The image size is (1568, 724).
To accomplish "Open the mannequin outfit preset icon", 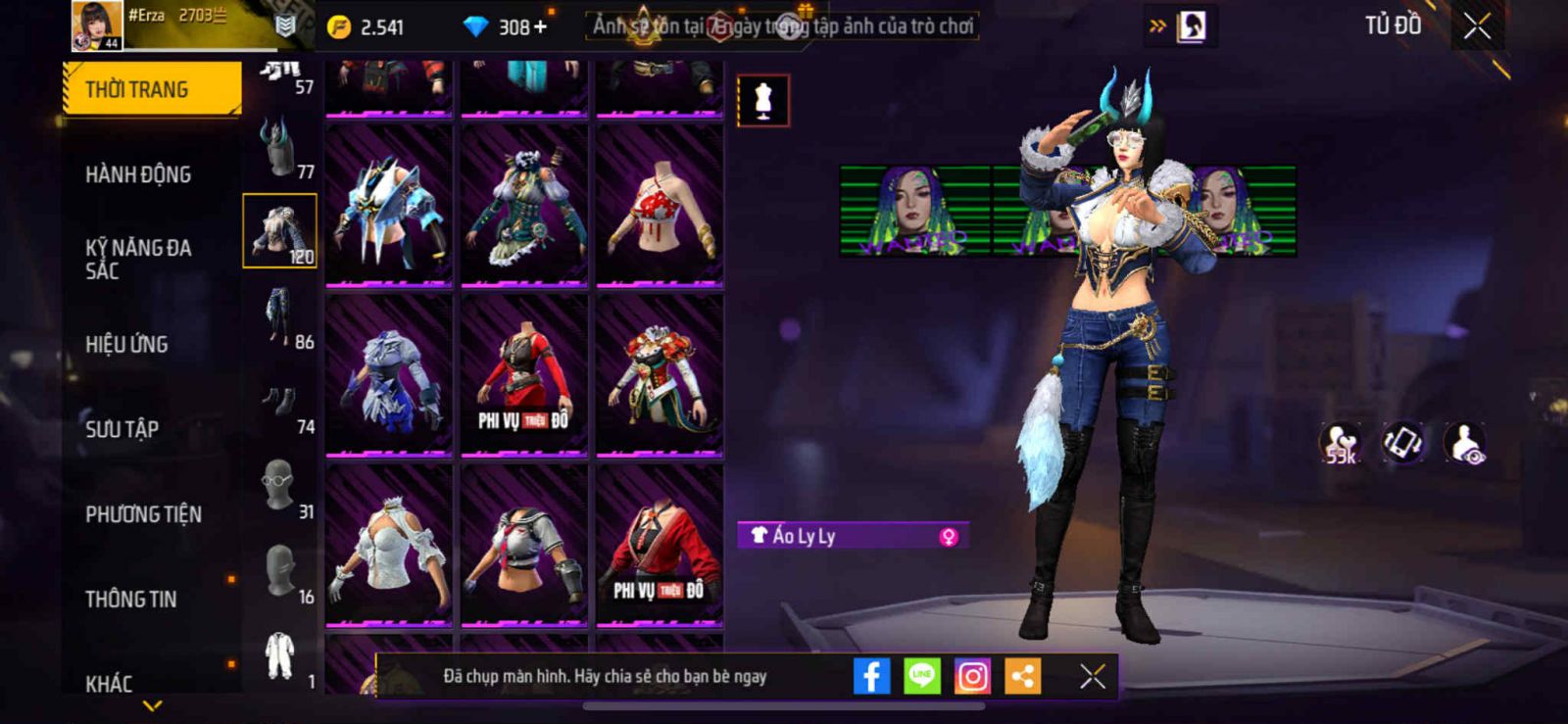I will [x=762, y=100].
